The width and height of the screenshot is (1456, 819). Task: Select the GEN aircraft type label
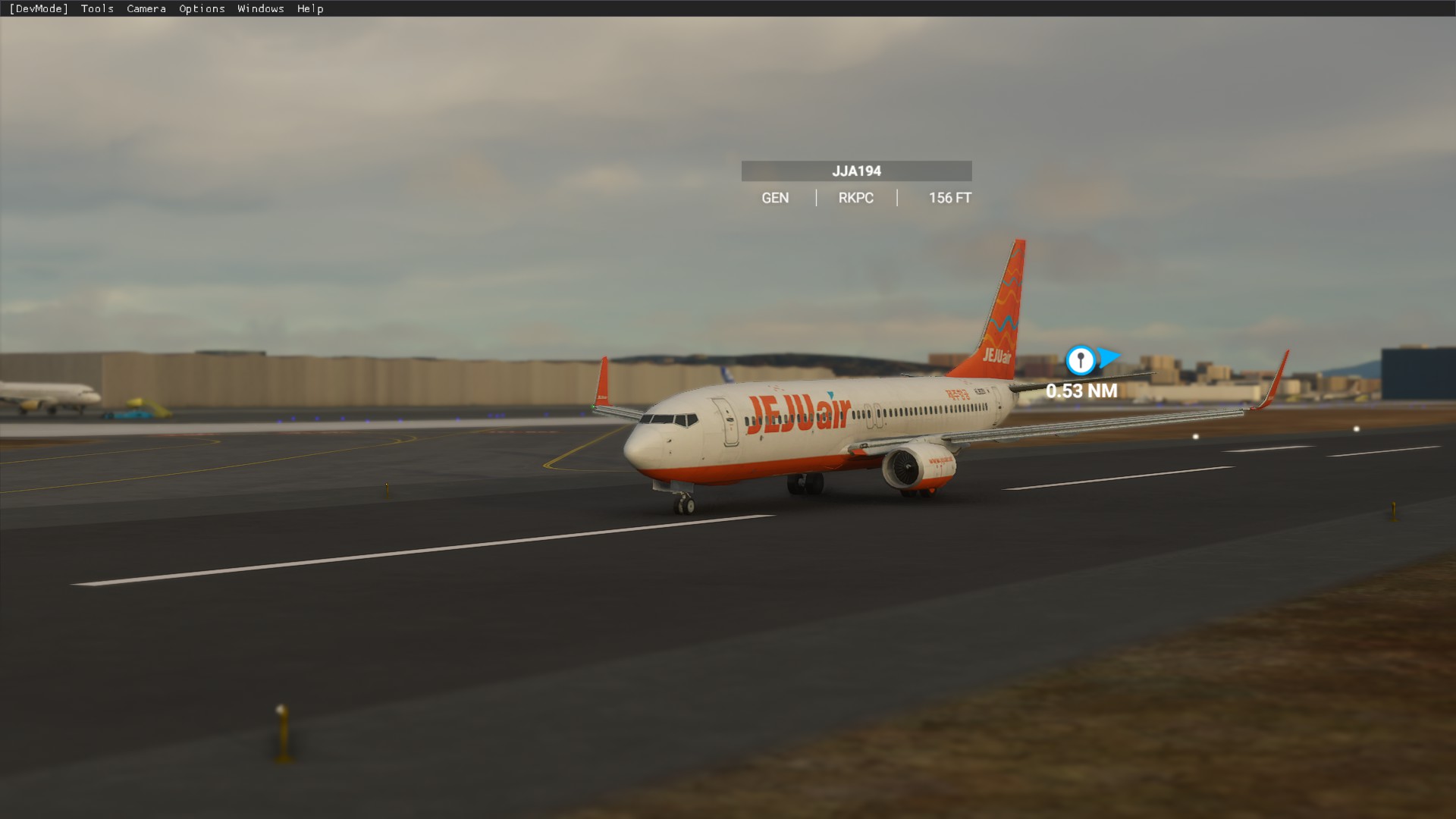tap(775, 197)
